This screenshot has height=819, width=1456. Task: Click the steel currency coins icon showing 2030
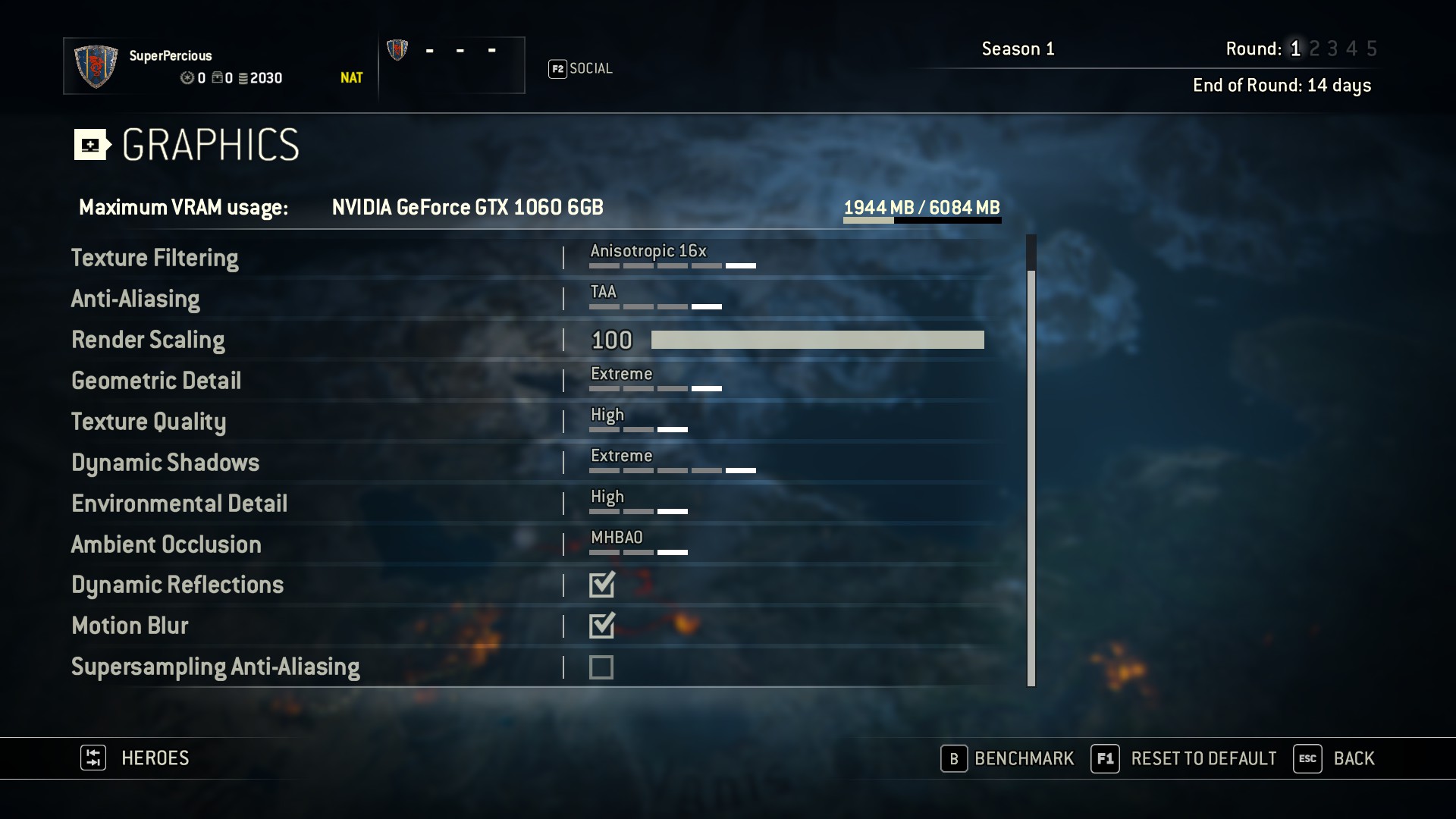coord(243,78)
